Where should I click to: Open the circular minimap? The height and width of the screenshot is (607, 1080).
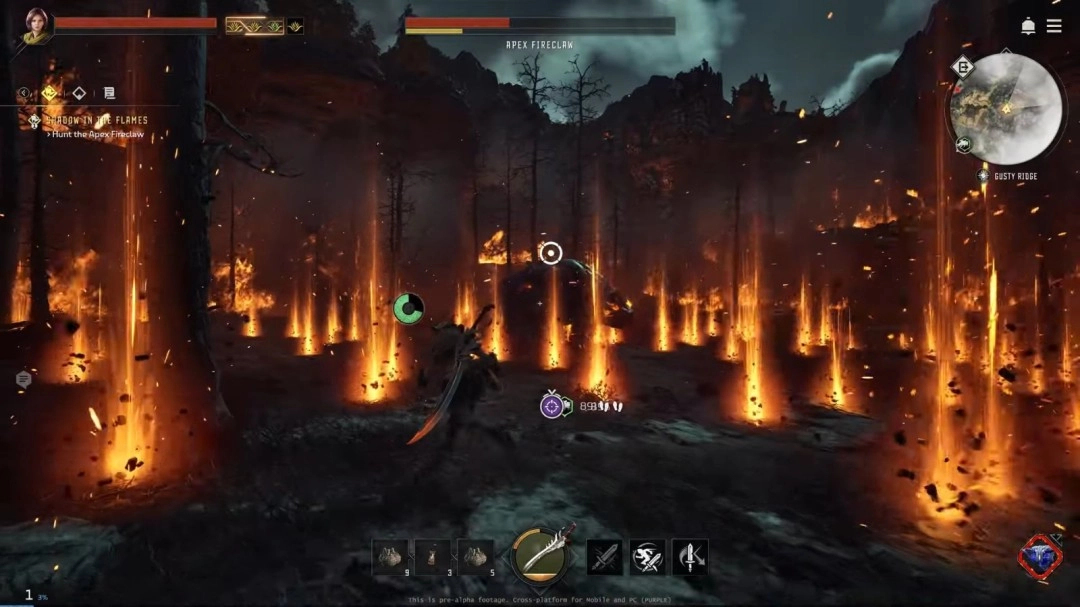pos(1006,108)
